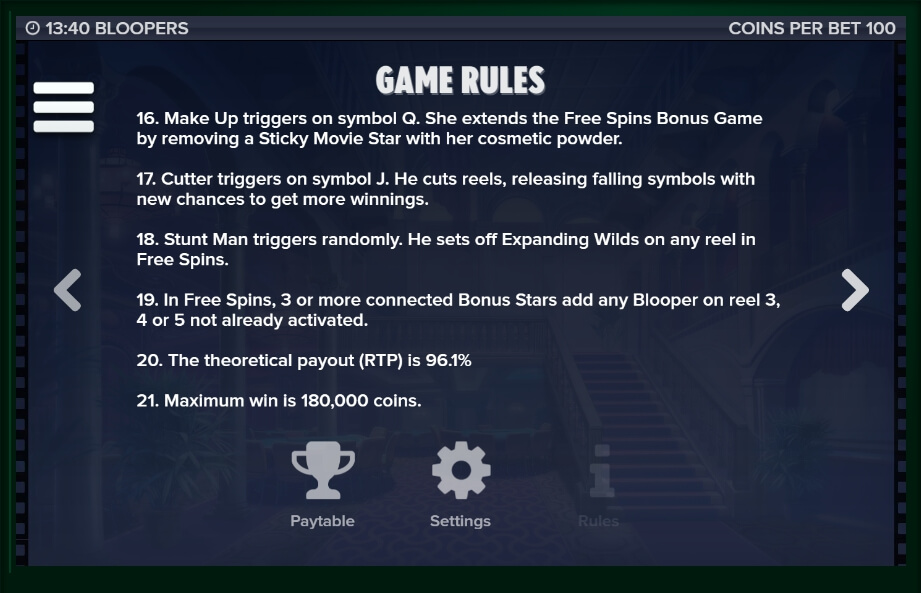
Task: Switch to the Settings gear tab
Action: [x=460, y=484]
